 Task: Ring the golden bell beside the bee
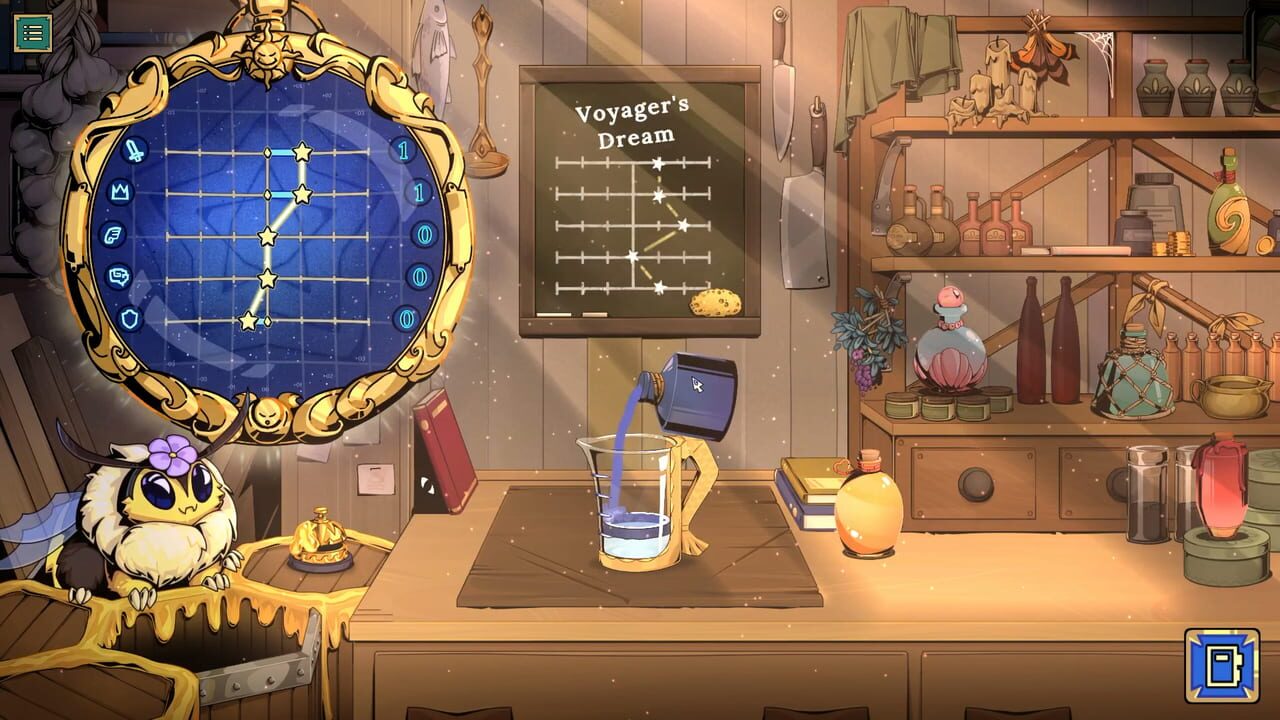click(x=317, y=538)
